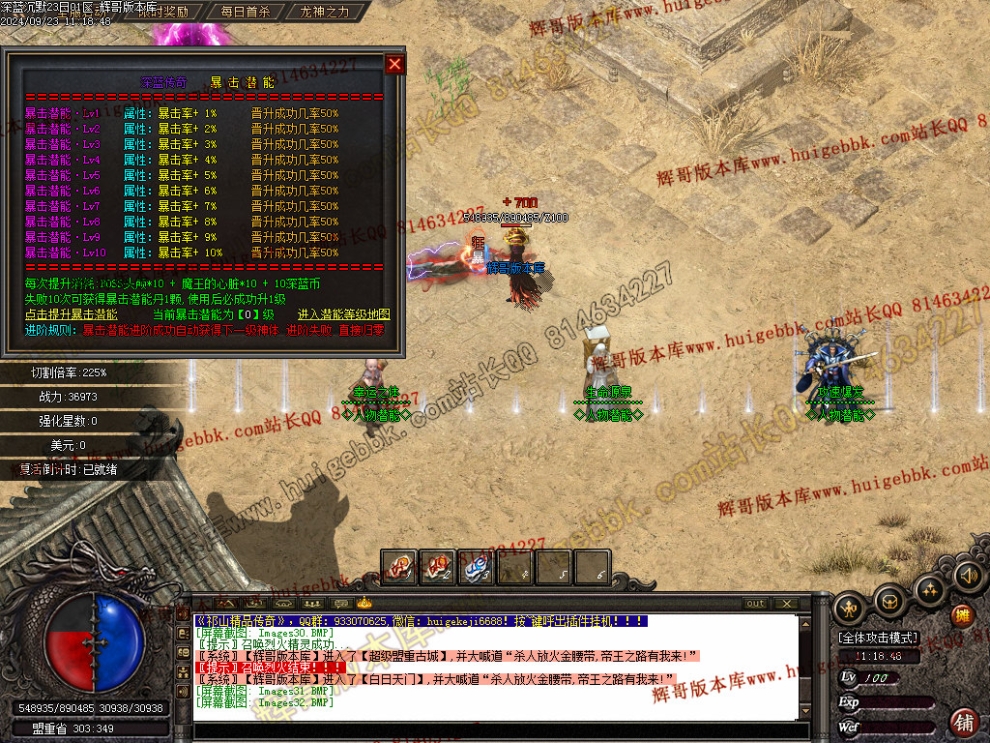Open the red 摊 stall button

pyautogui.click(x=961, y=616)
